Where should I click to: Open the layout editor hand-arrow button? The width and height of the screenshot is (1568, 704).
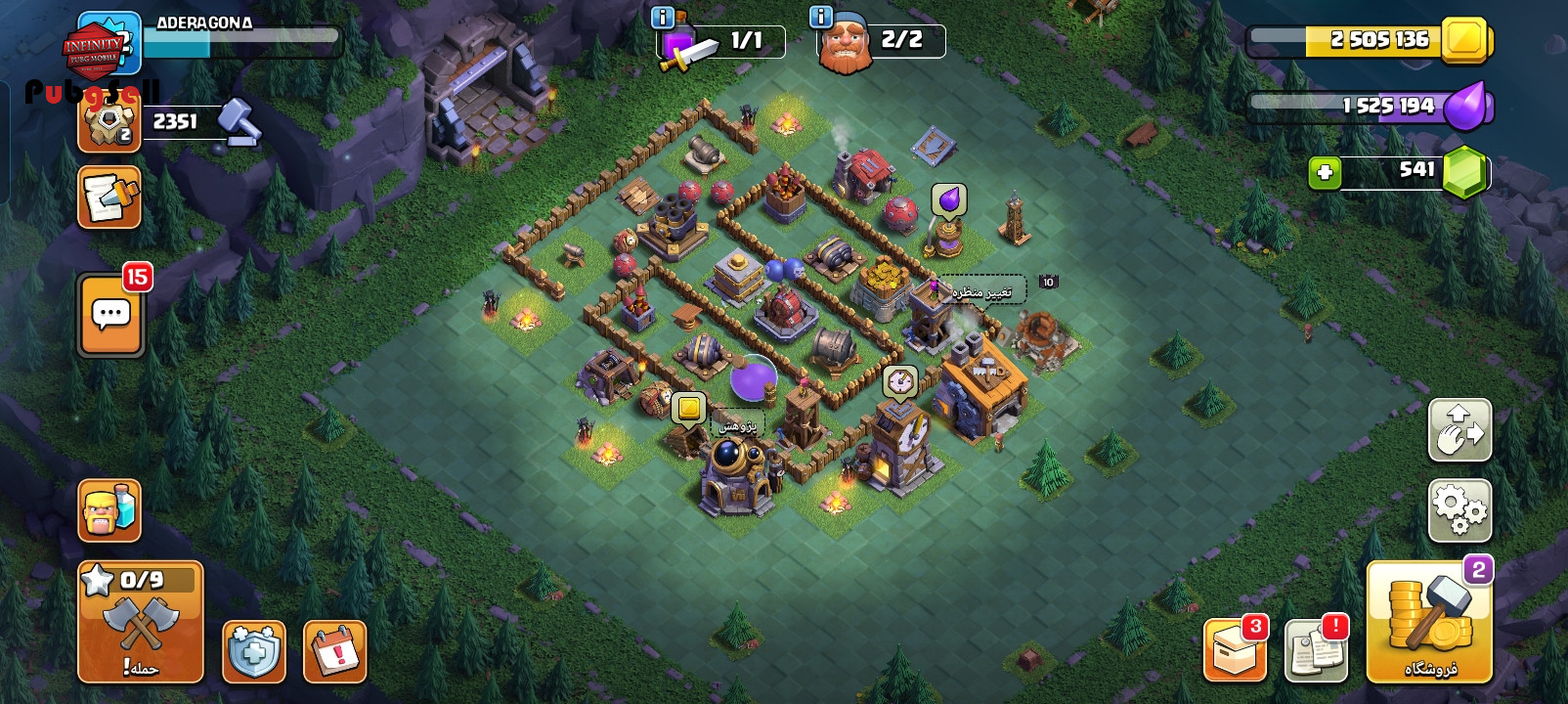click(1459, 430)
